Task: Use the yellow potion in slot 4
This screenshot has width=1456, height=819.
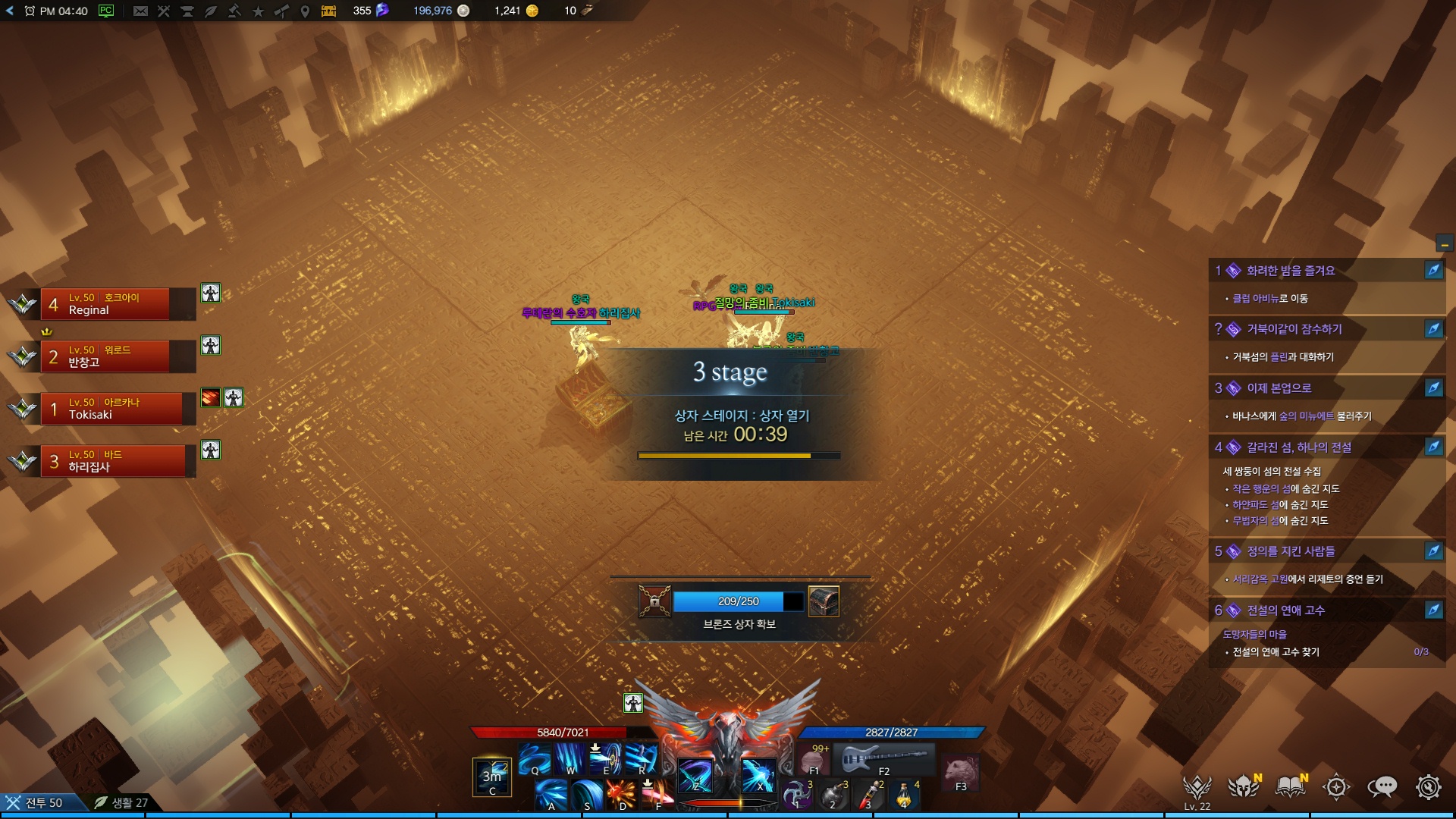Action: [x=905, y=795]
